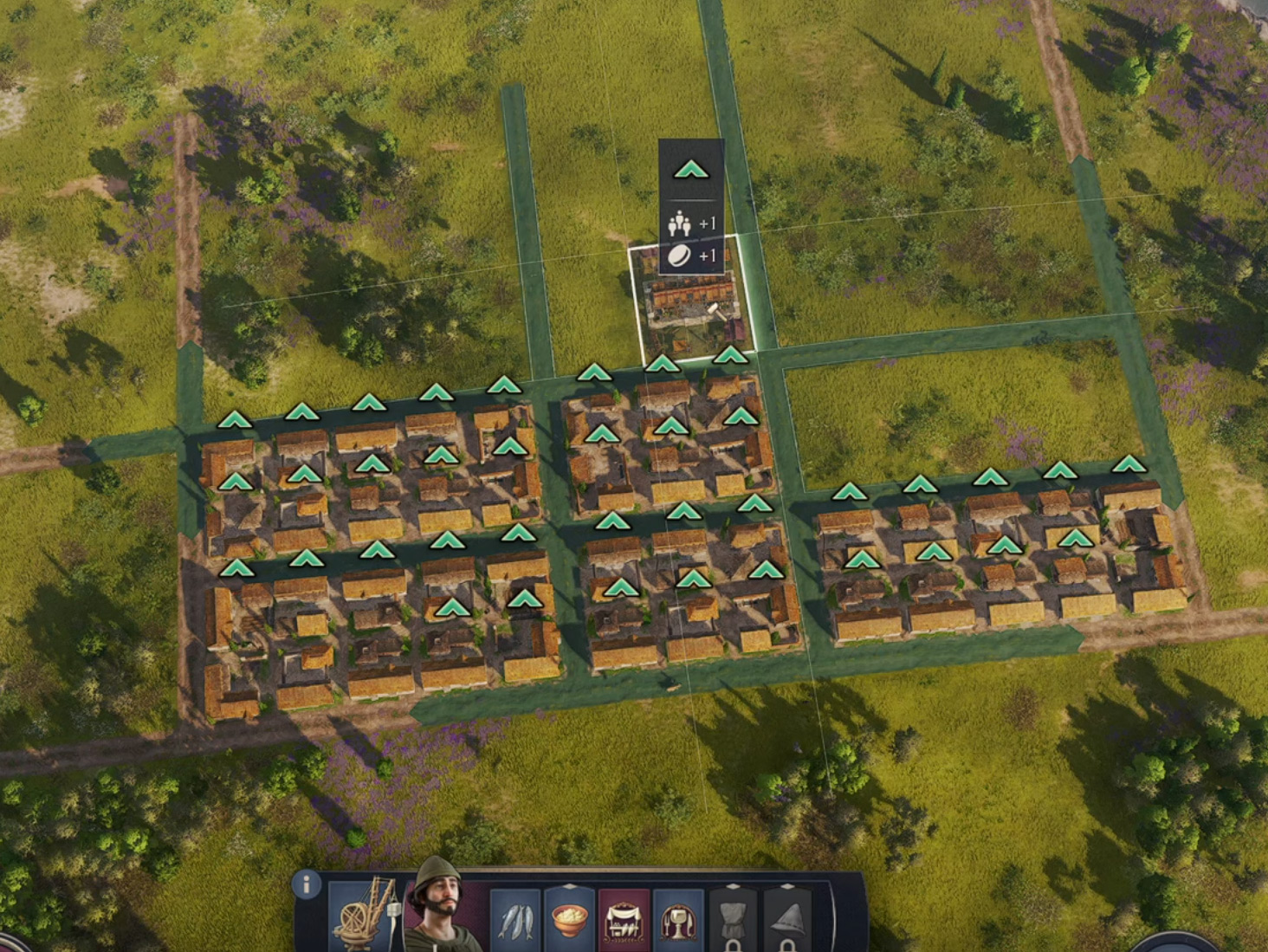Upgrade house via the tooltip panel arrow

point(691,170)
